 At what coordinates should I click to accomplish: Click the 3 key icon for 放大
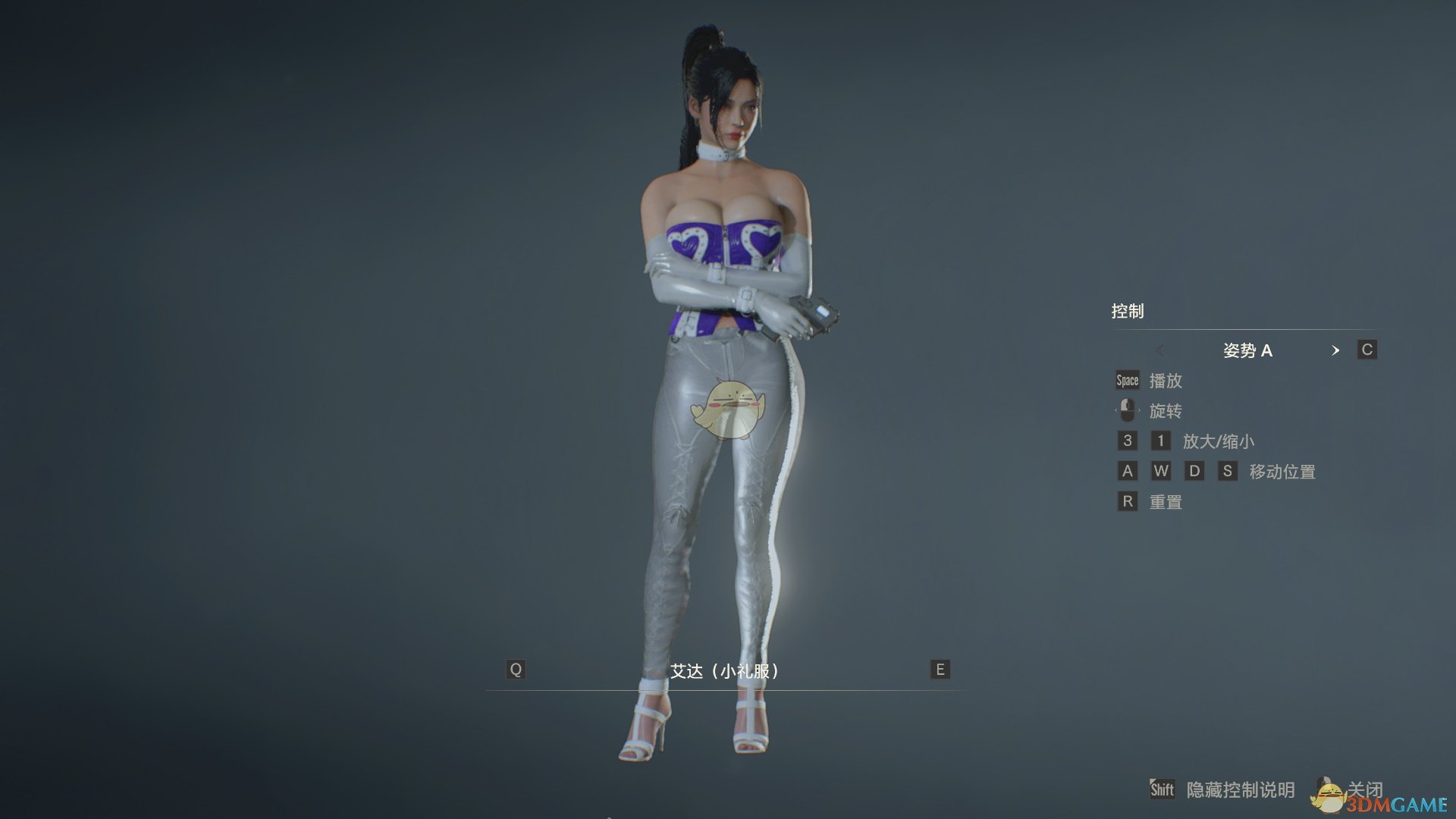(x=1126, y=441)
